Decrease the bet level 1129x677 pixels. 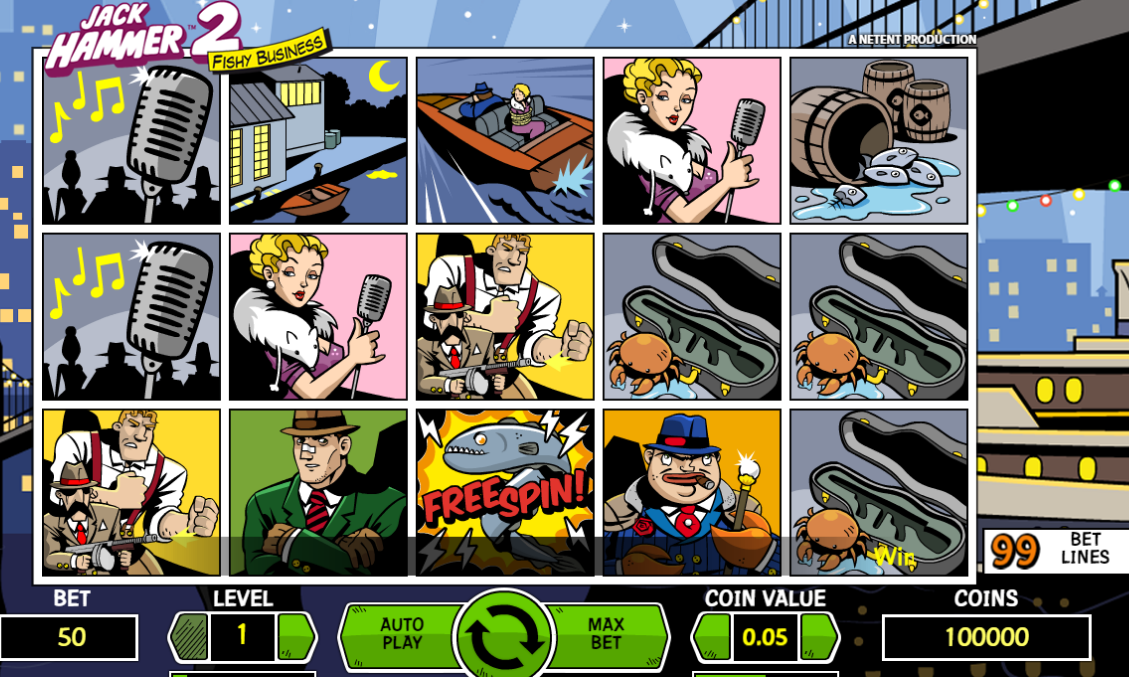(x=189, y=636)
